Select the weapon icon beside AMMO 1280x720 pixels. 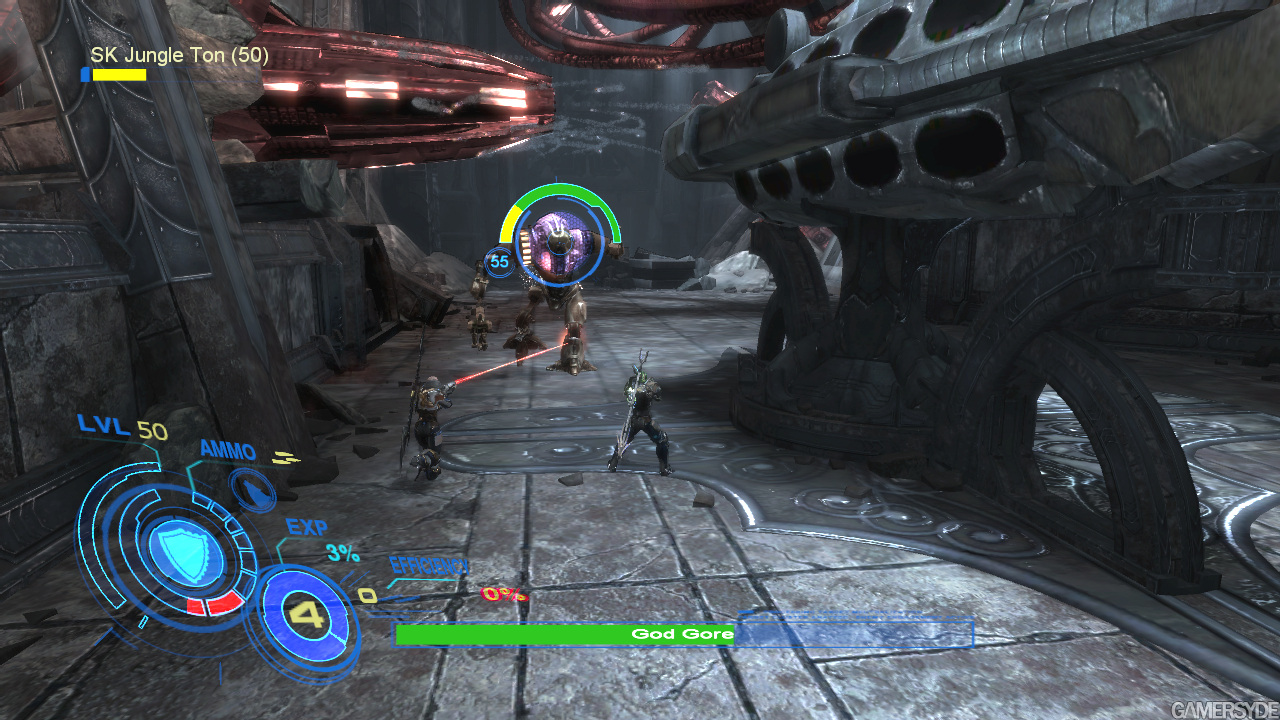click(x=252, y=488)
